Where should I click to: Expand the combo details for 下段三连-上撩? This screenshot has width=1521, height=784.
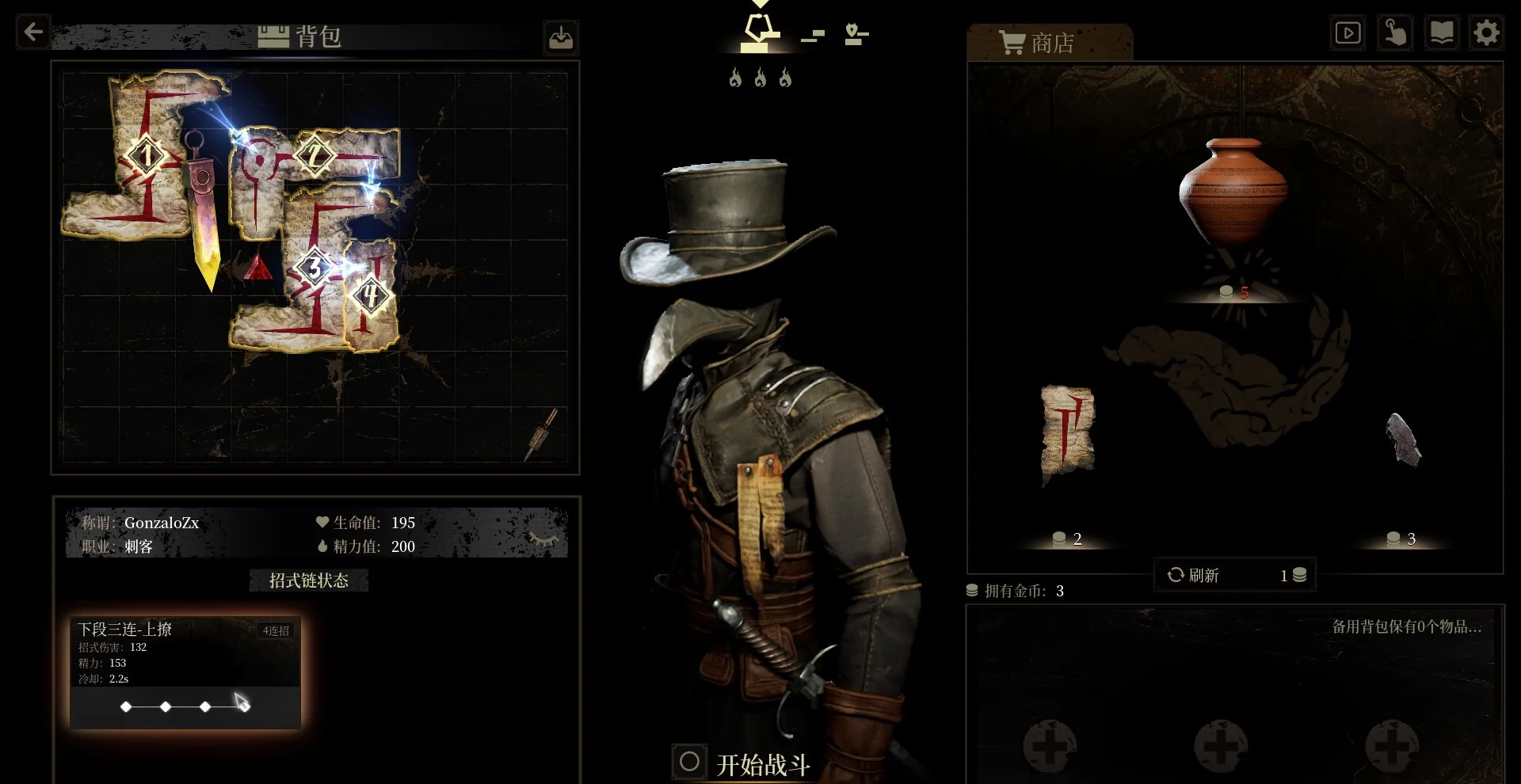(185, 630)
